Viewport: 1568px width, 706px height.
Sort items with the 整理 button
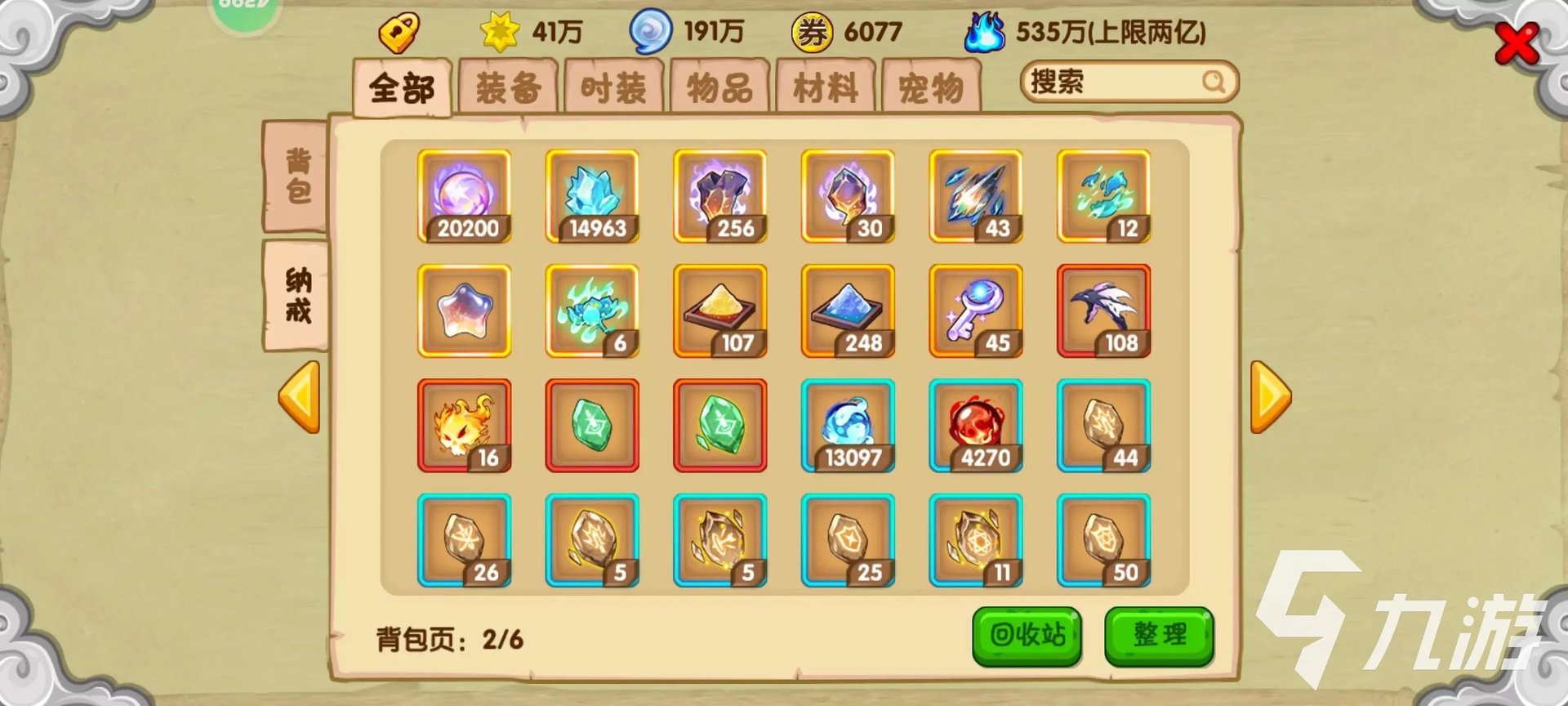1159,635
